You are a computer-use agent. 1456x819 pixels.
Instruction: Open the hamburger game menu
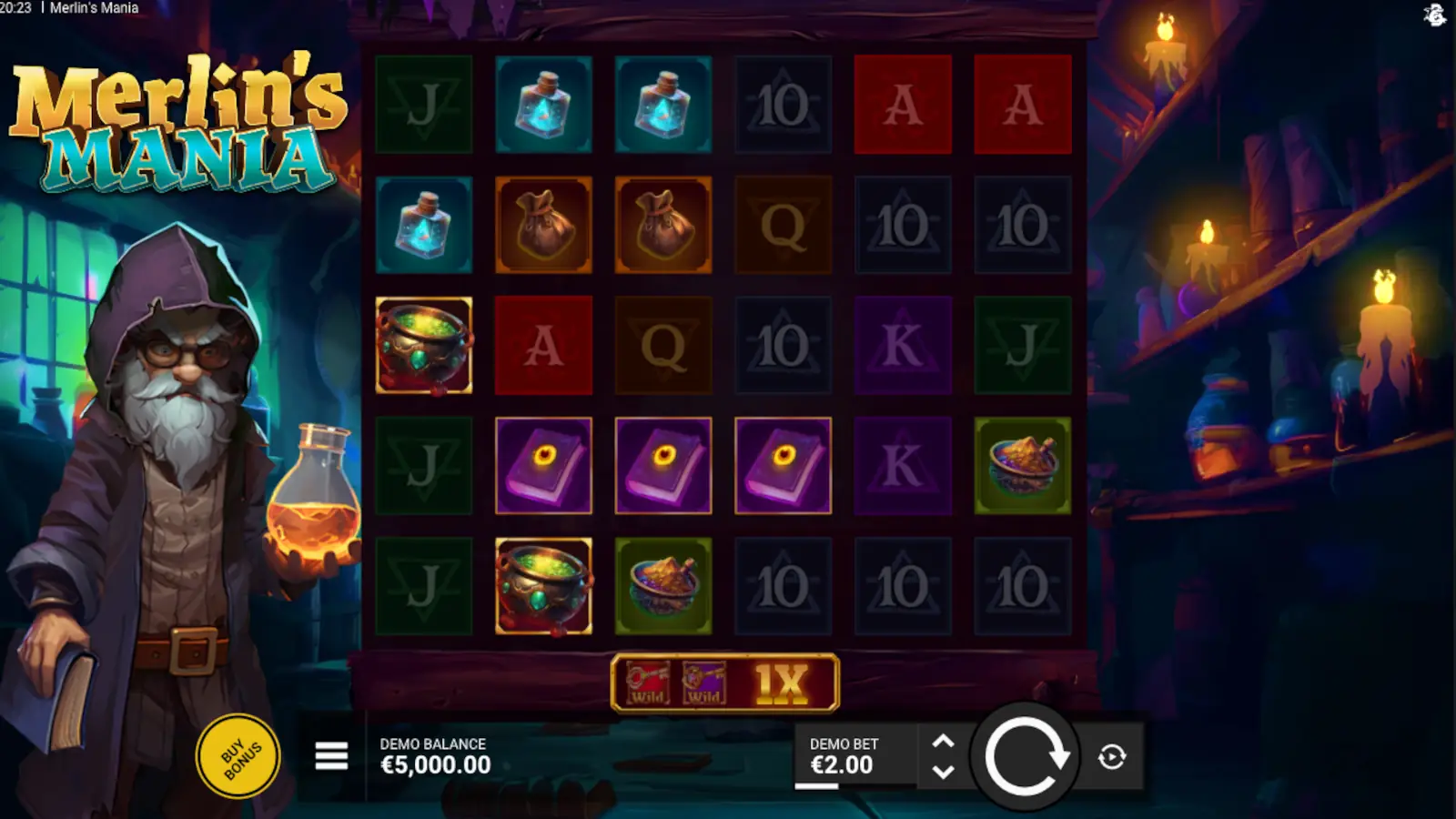pos(330,755)
